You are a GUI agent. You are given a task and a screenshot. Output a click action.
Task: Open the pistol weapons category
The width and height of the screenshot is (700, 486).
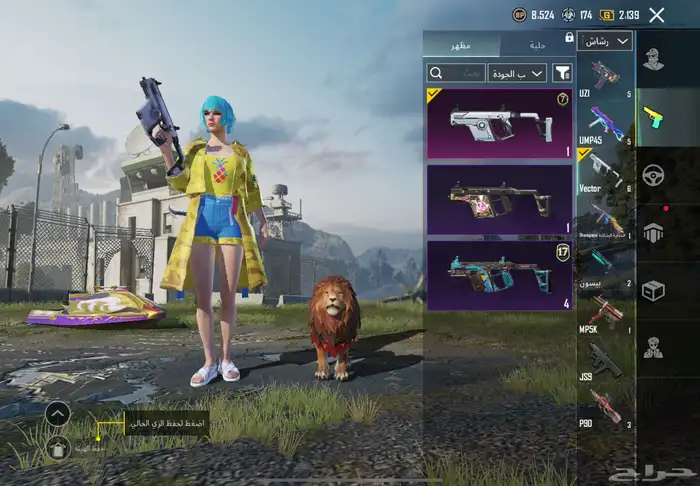click(654, 116)
